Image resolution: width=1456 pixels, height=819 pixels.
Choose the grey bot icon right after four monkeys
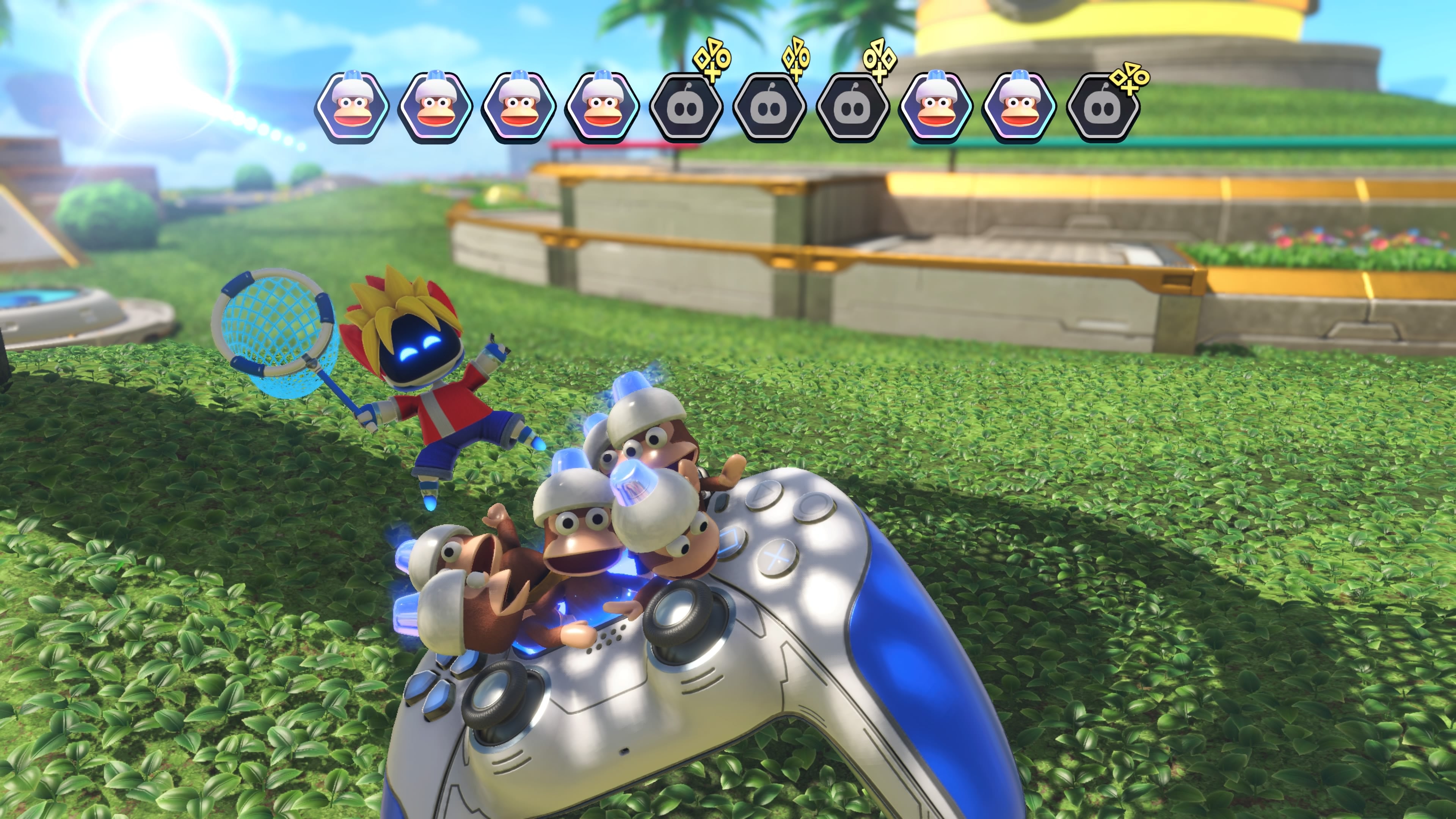(686, 108)
